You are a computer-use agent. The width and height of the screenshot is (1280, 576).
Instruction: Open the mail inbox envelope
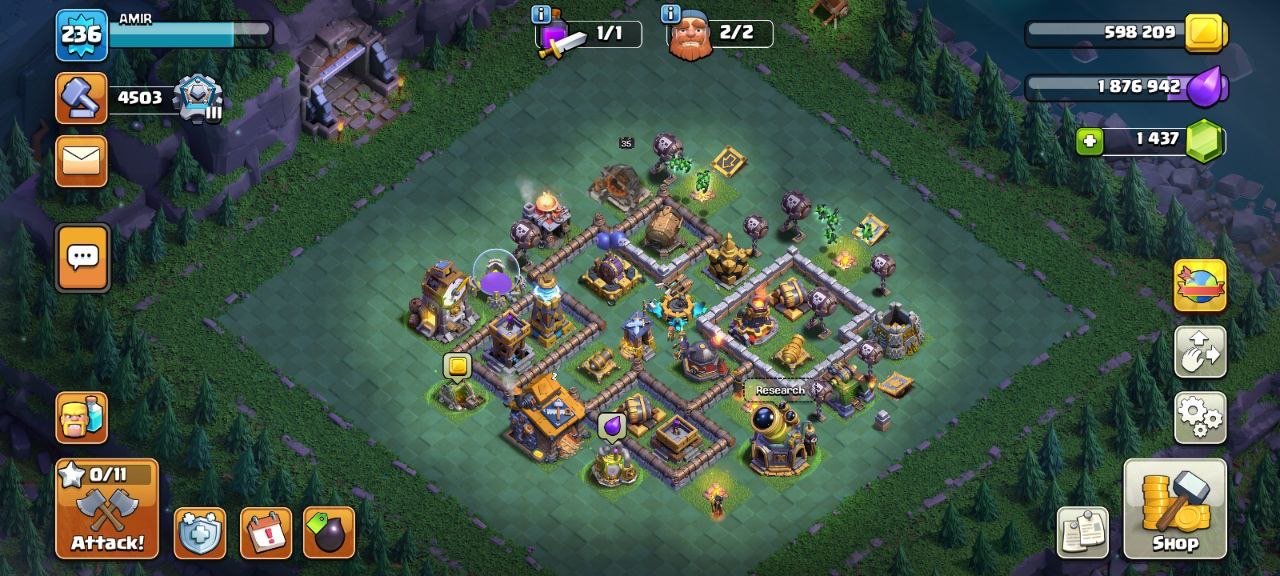[x=81, y=161]
